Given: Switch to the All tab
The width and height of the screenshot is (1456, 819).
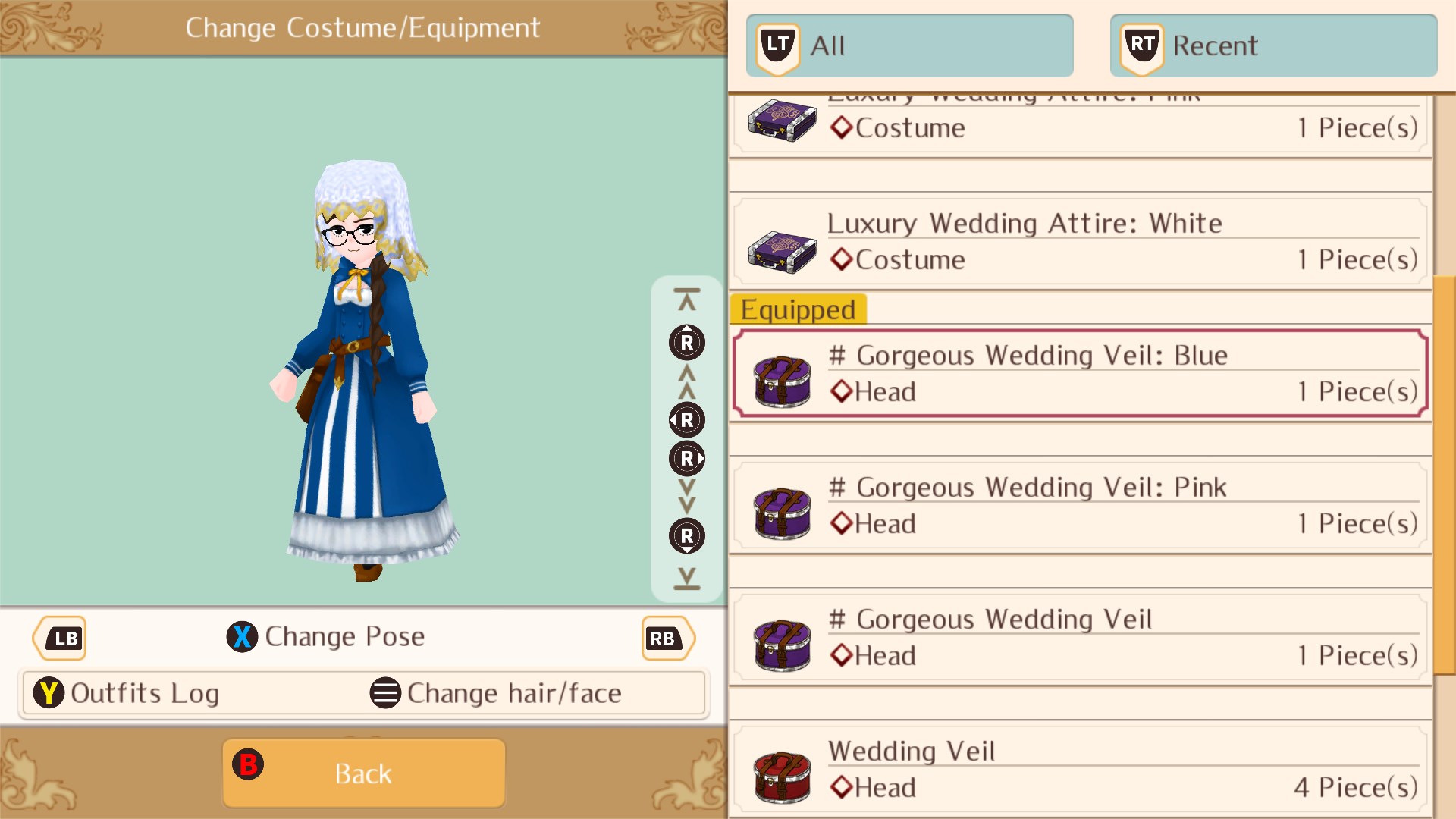Looking at the screenshot, I should click(x=910, y=45).
